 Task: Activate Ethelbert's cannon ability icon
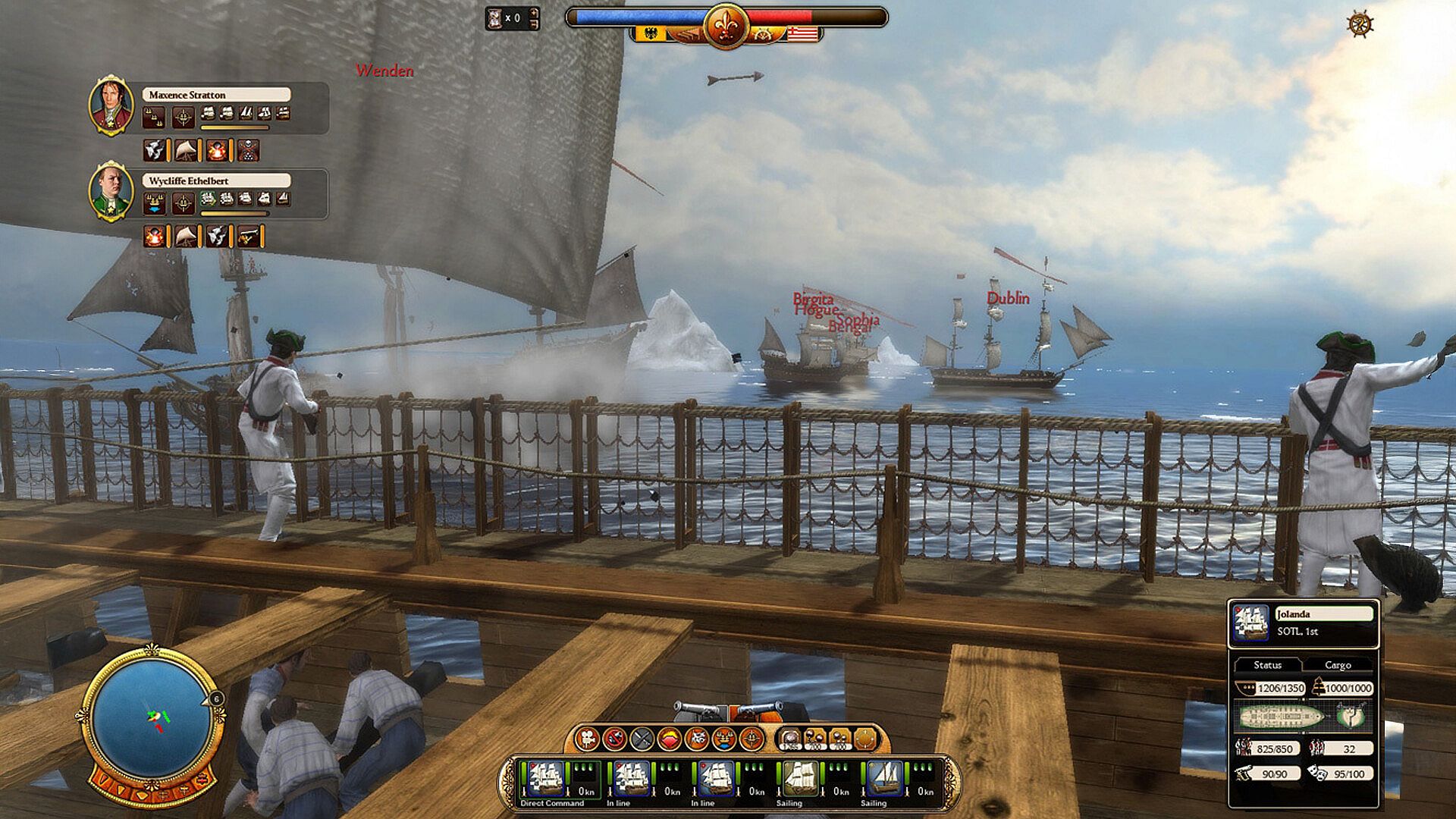[x=248, y=237]
